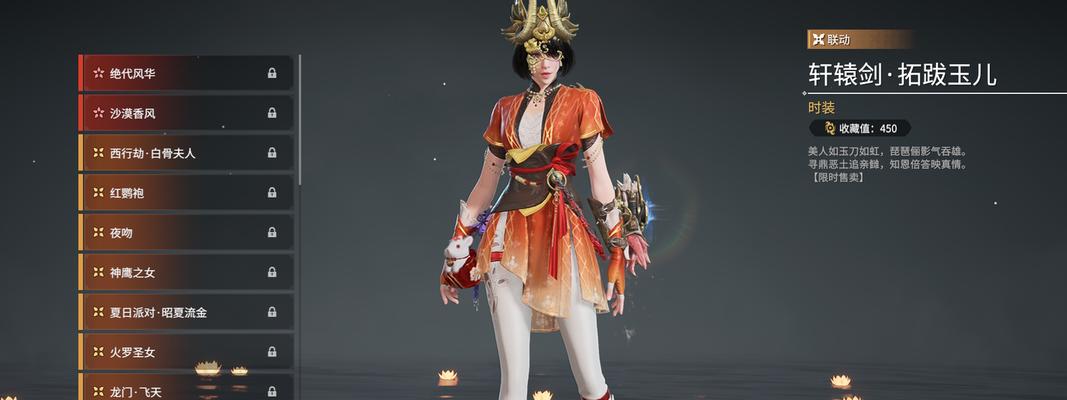Select the 红鹦袍 outfit entry
This screenshot has width=1067, height=400.
pos(186,192)
